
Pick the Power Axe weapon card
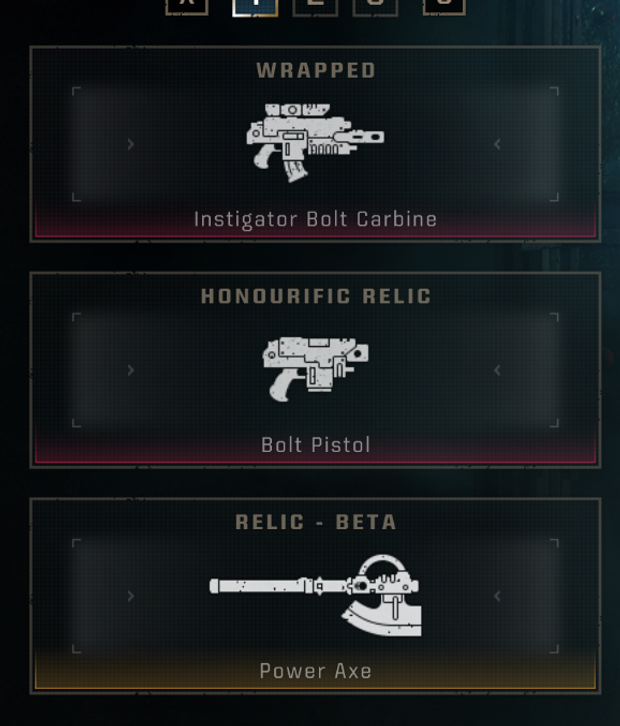315,595
